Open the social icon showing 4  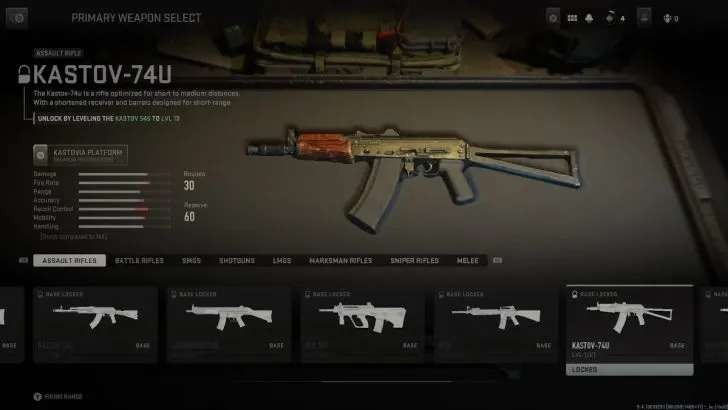612,18
